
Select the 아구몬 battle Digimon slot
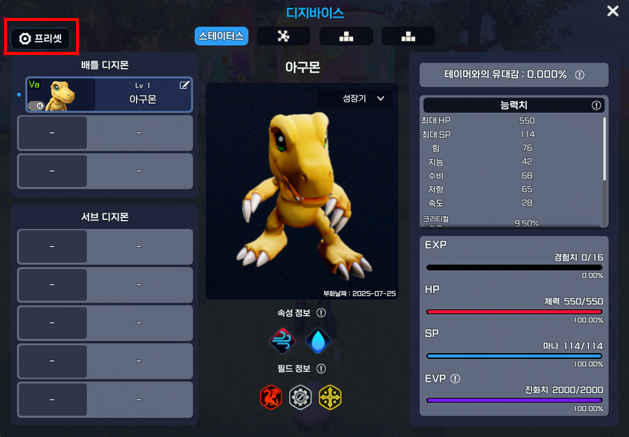(105, 95)
